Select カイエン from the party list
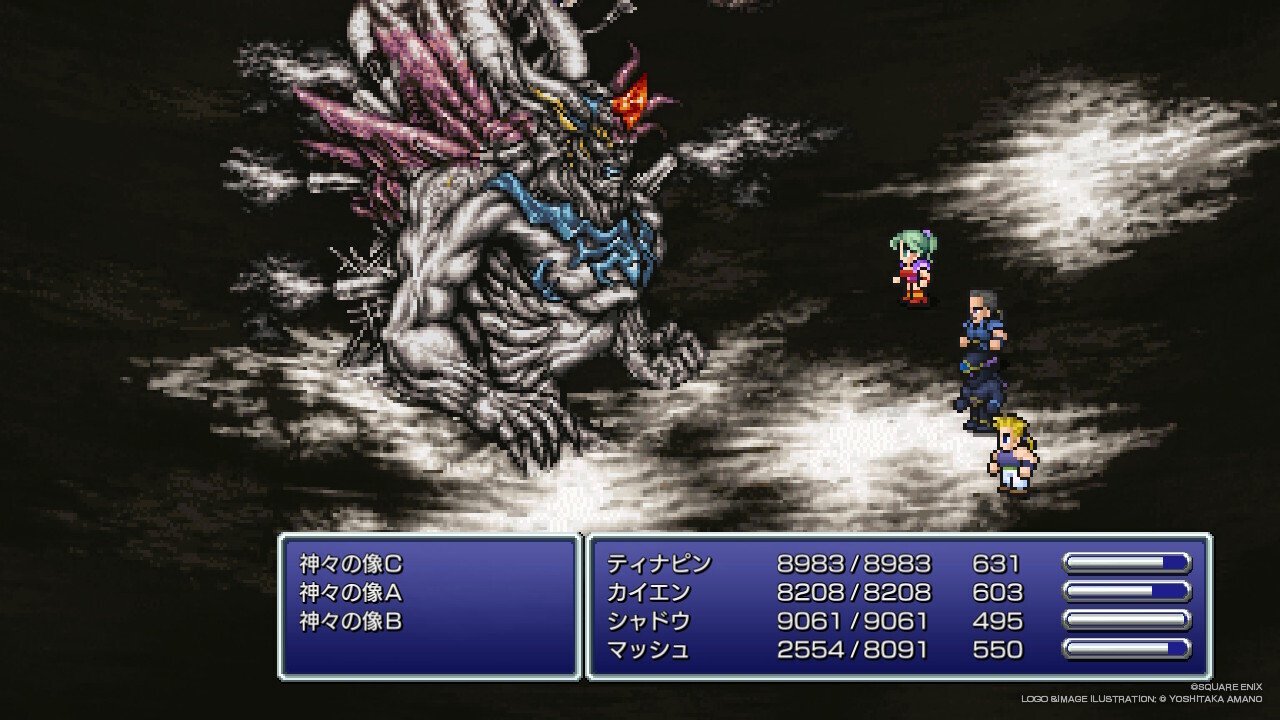 [x=649, y=593]
